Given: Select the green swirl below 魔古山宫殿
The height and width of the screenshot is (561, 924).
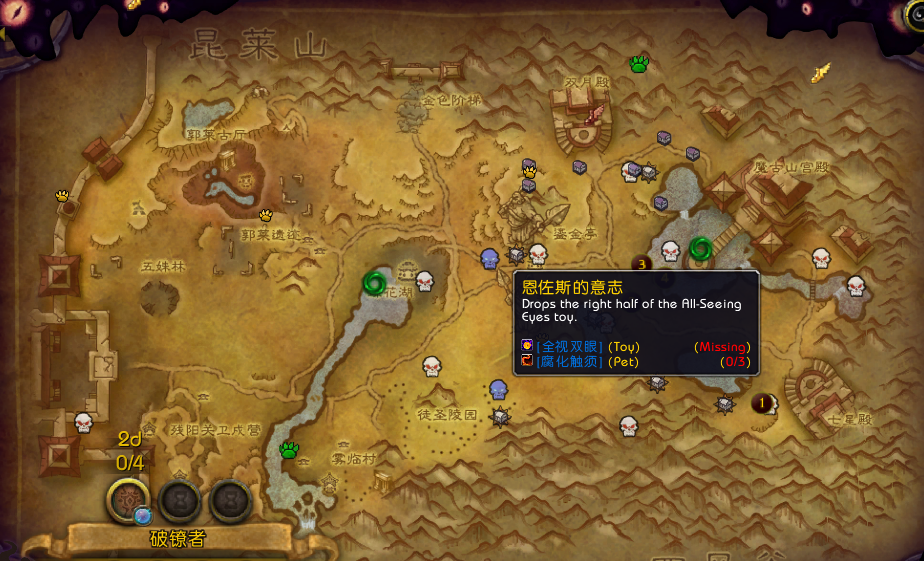Looking at the screenshot, I should click(701, 246).
